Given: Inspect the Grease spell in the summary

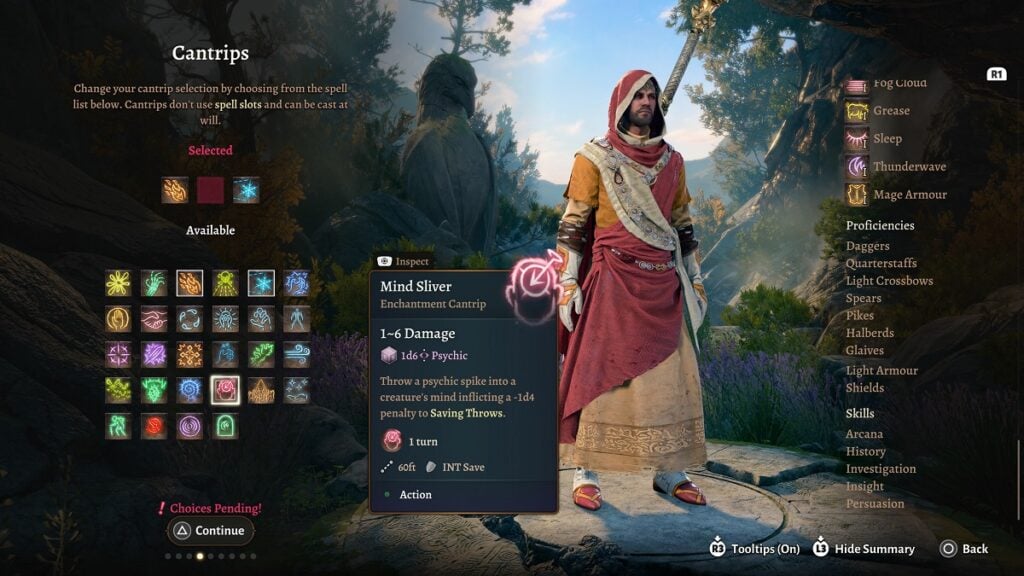Looking at the screenshot, I should pos(890,111).
